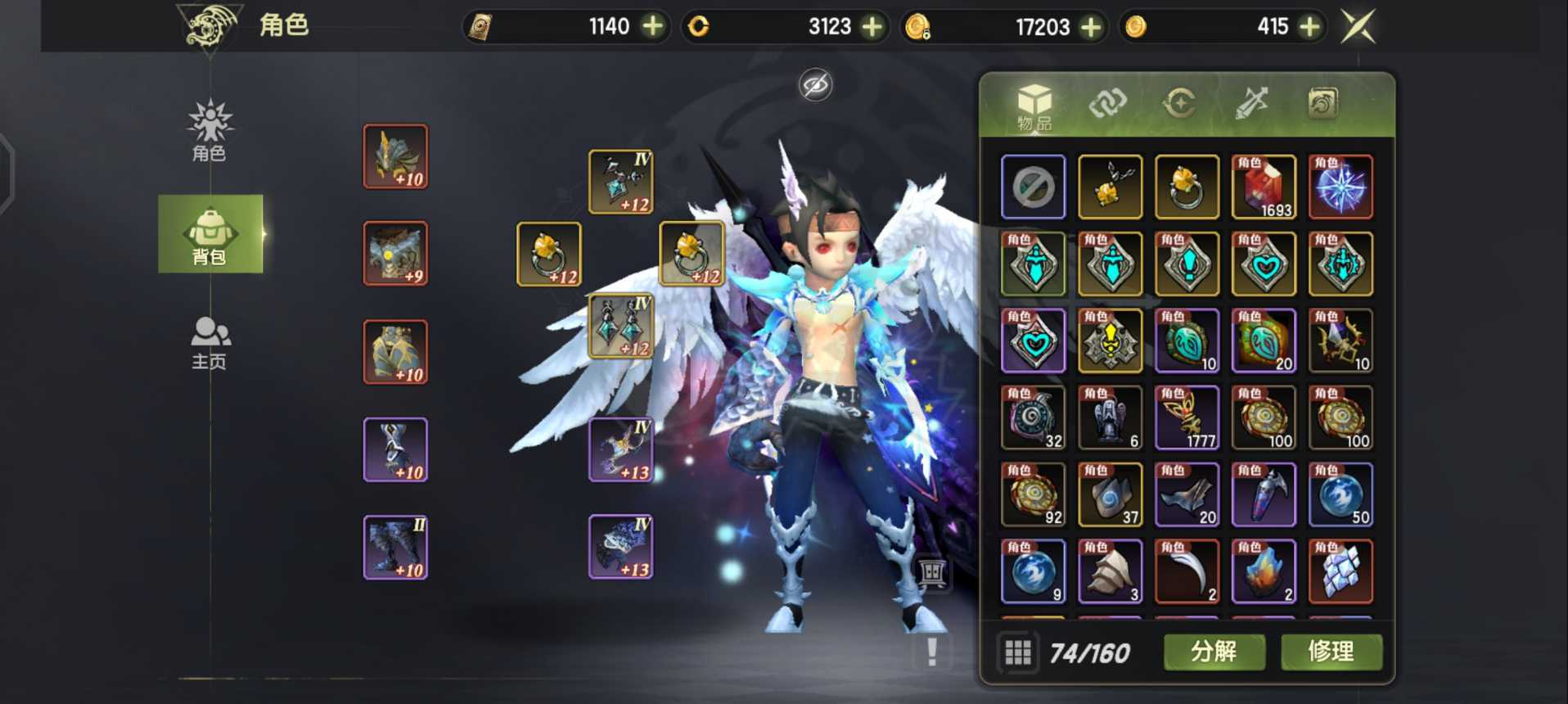Switch to the chain link inventory tab

[1107, 104]
